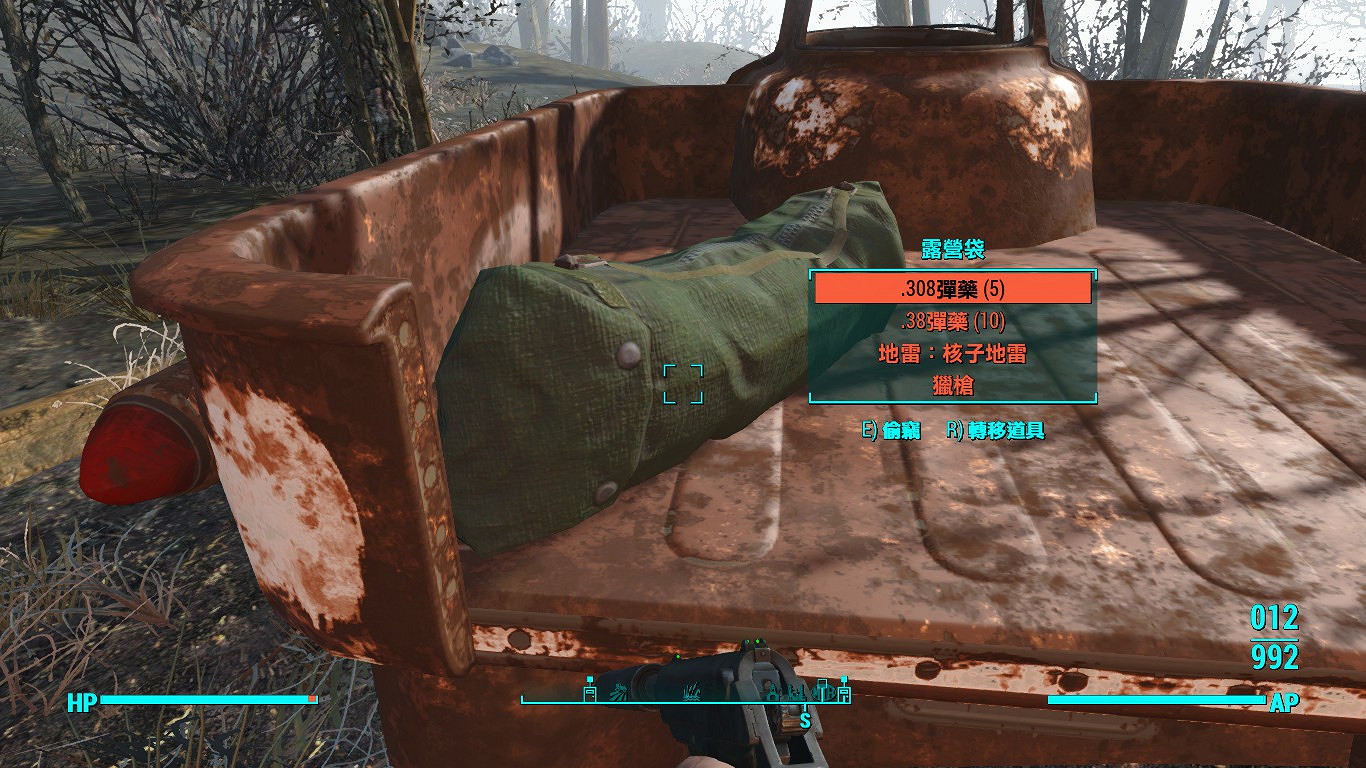Take the 獵槍 from the container list

click(x=952, y=384)
